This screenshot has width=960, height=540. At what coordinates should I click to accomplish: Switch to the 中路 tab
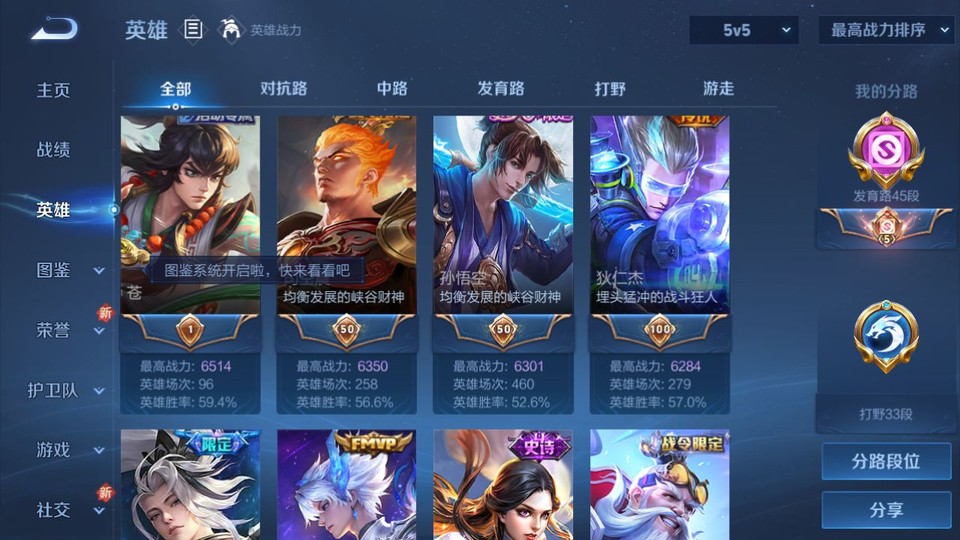pyautogui.click(x=392, y=88)
